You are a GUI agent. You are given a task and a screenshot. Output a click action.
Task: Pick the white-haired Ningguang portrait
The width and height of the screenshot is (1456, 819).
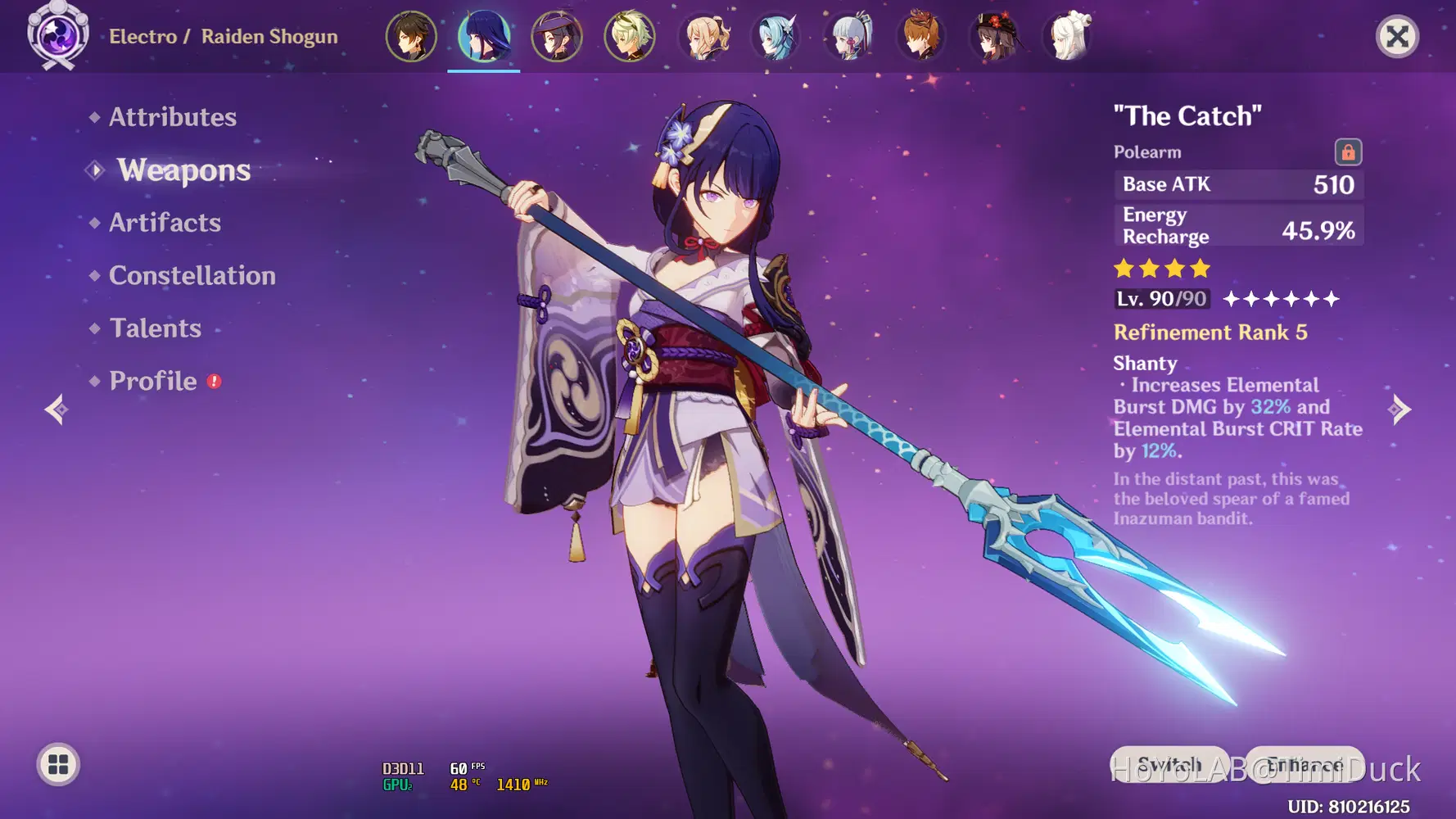(x=1069, y=37)
